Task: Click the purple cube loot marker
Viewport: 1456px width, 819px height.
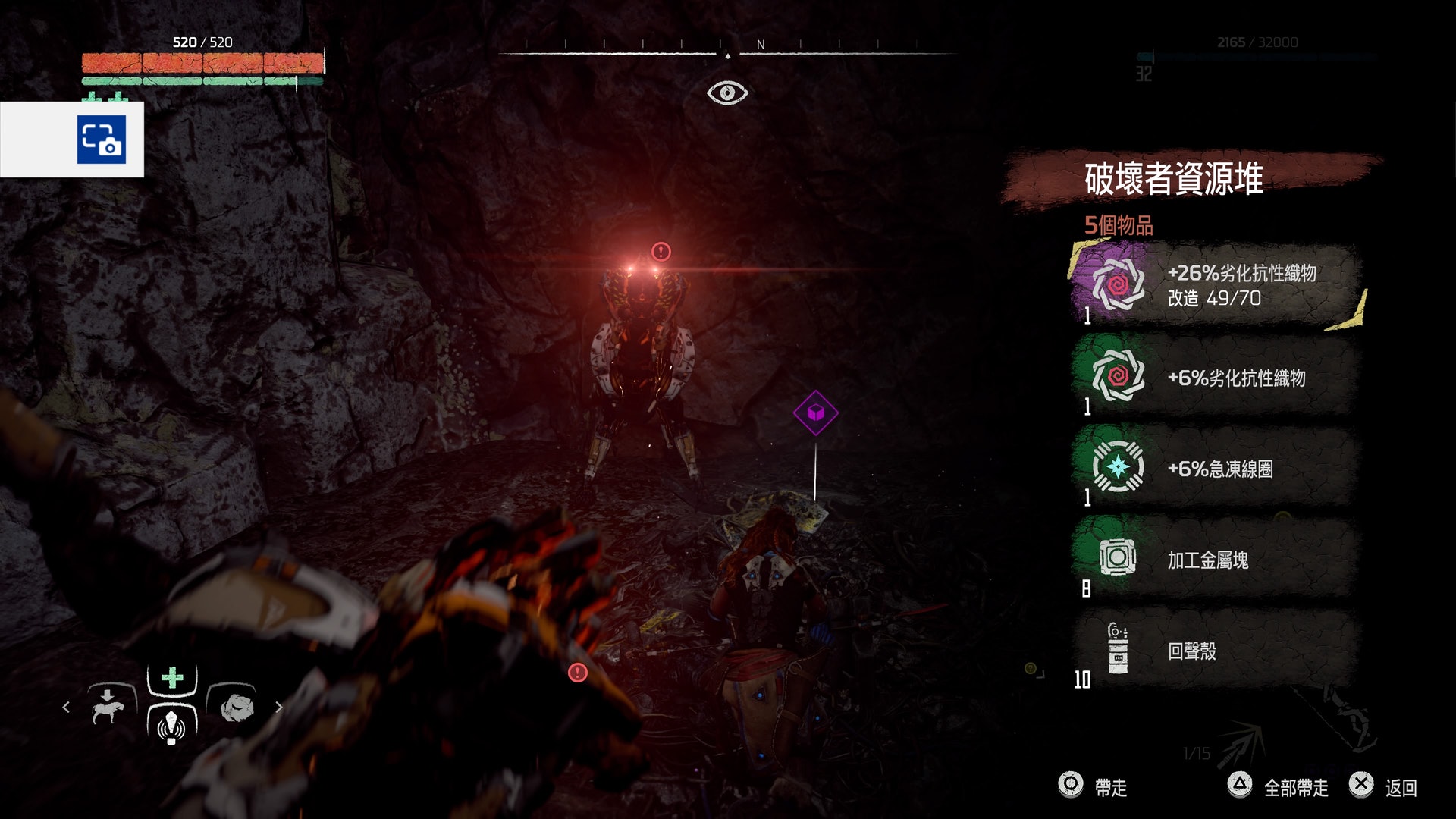Action: [815, 413]
